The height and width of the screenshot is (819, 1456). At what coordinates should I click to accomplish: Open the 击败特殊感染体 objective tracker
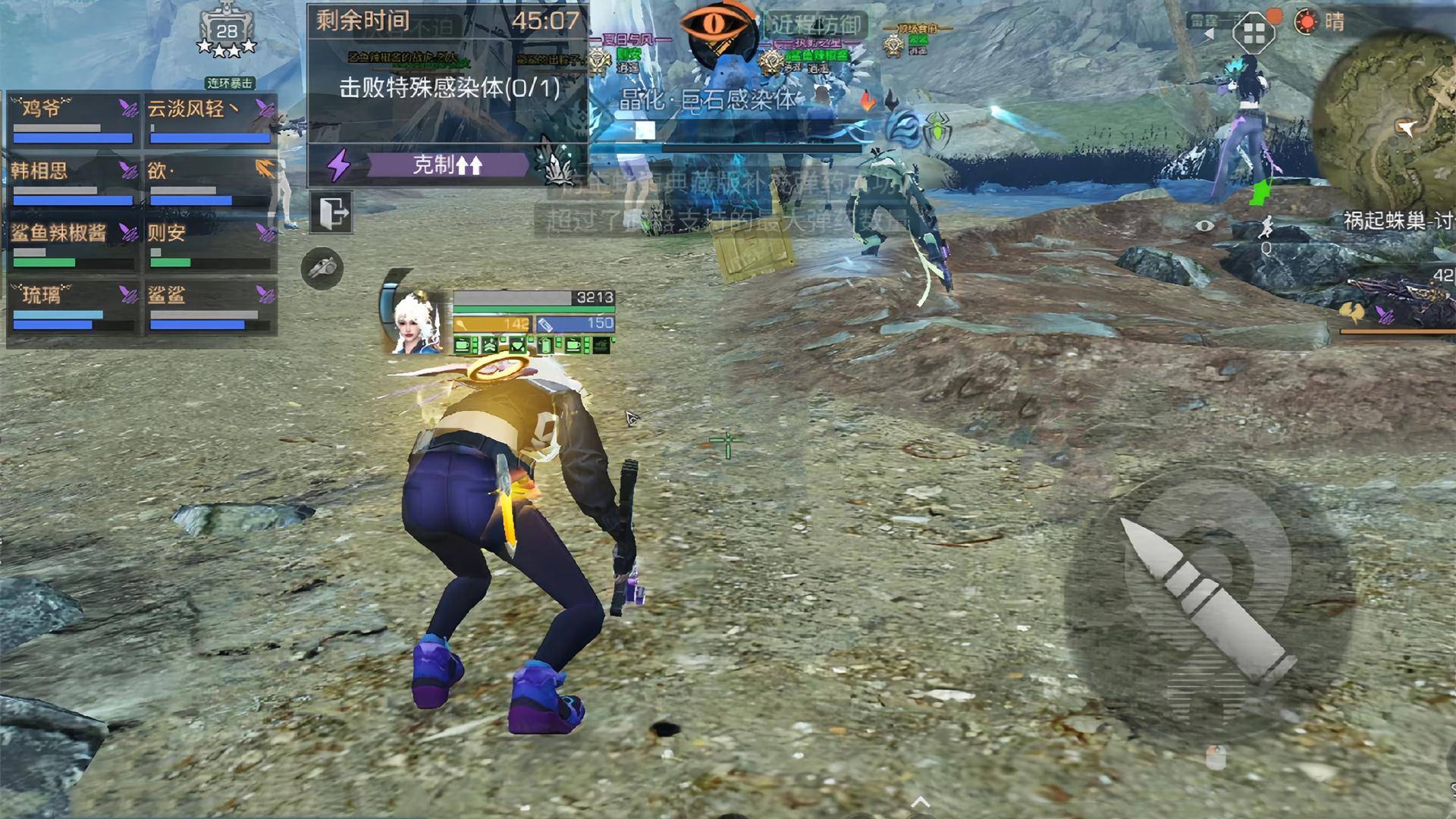(x=449, y=88)
